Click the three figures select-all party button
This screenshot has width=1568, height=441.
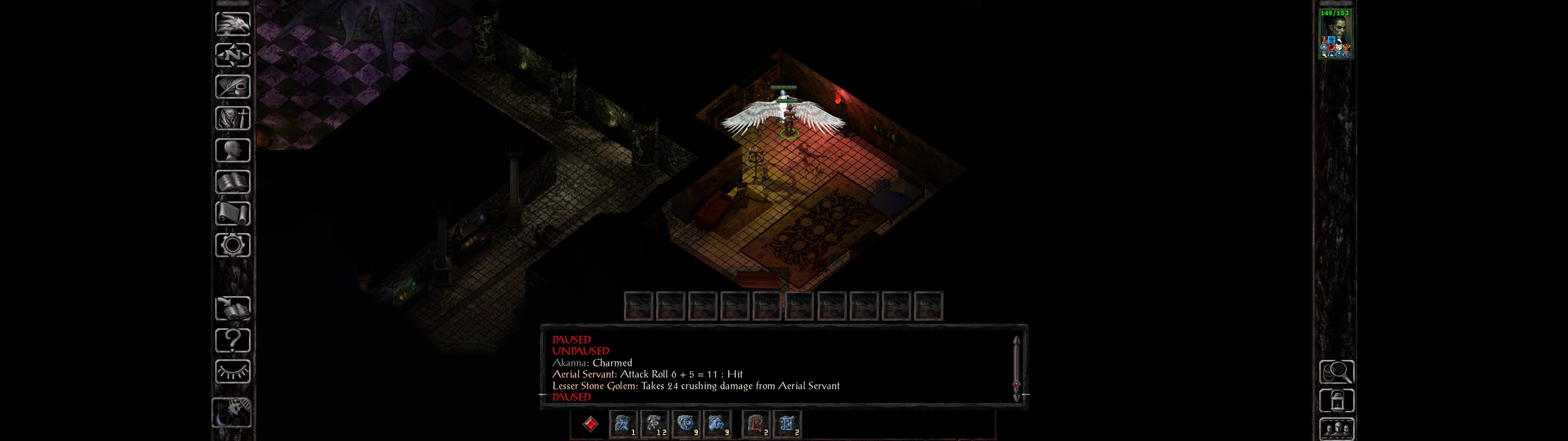1336,429
